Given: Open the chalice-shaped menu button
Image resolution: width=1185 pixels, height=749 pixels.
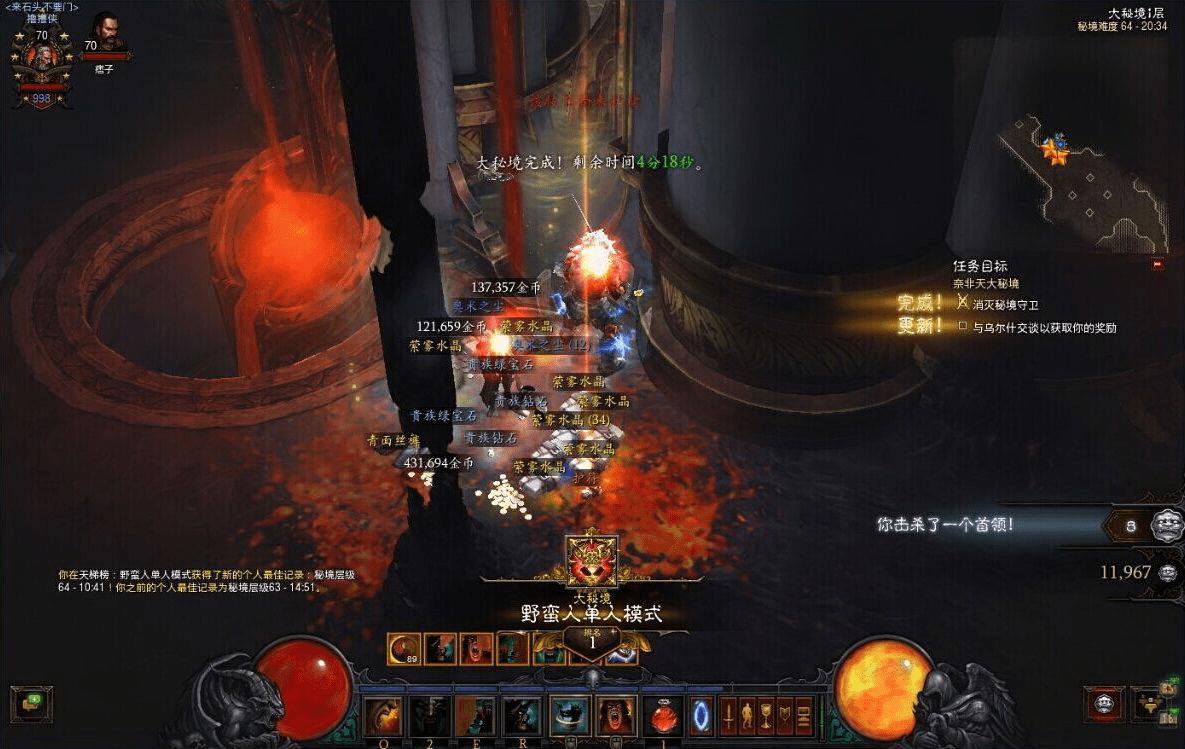Looking at the screenshot, I should click(x=767, y=716).
